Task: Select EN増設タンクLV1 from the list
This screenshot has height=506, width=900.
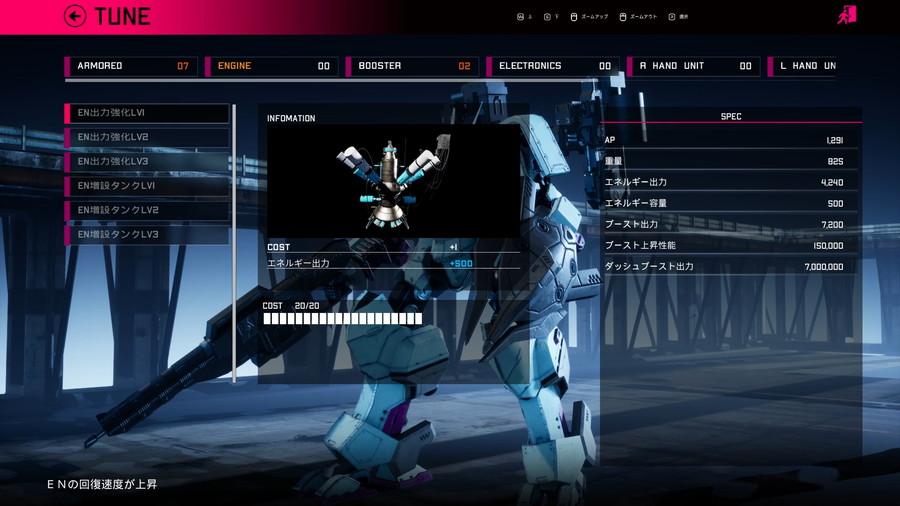Action: (148, 186)
